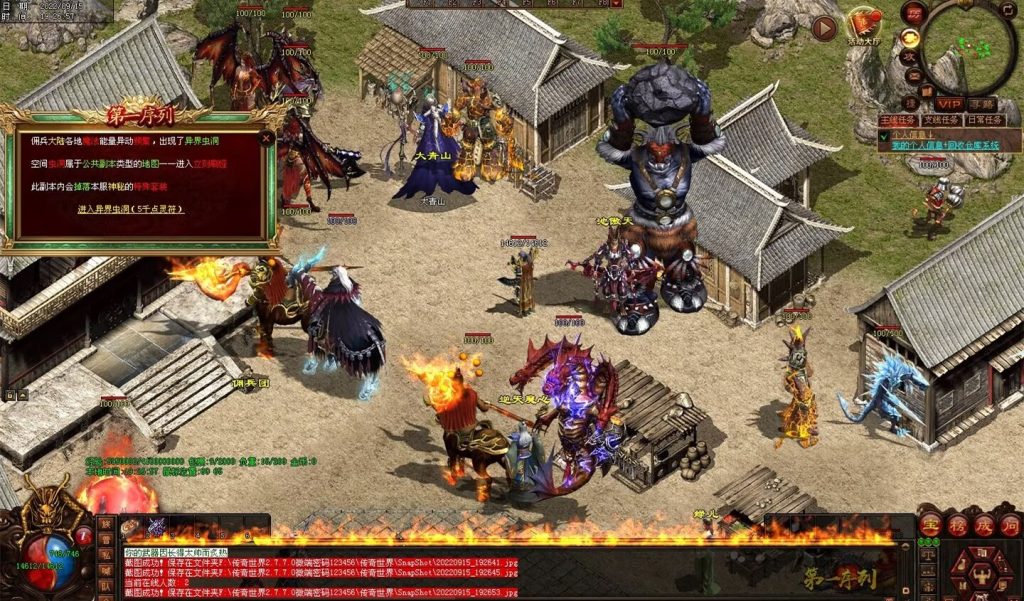Viewport: 1024px width, 601px height.
Task: Activate the 寻路 pathfinding button
Action: coord(982,104)
